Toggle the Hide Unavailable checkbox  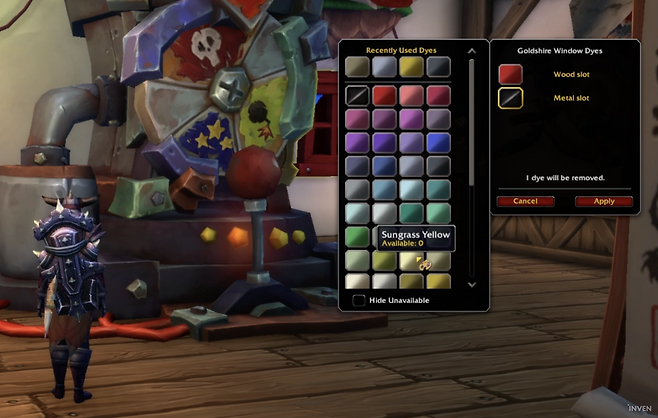[359, 300]
